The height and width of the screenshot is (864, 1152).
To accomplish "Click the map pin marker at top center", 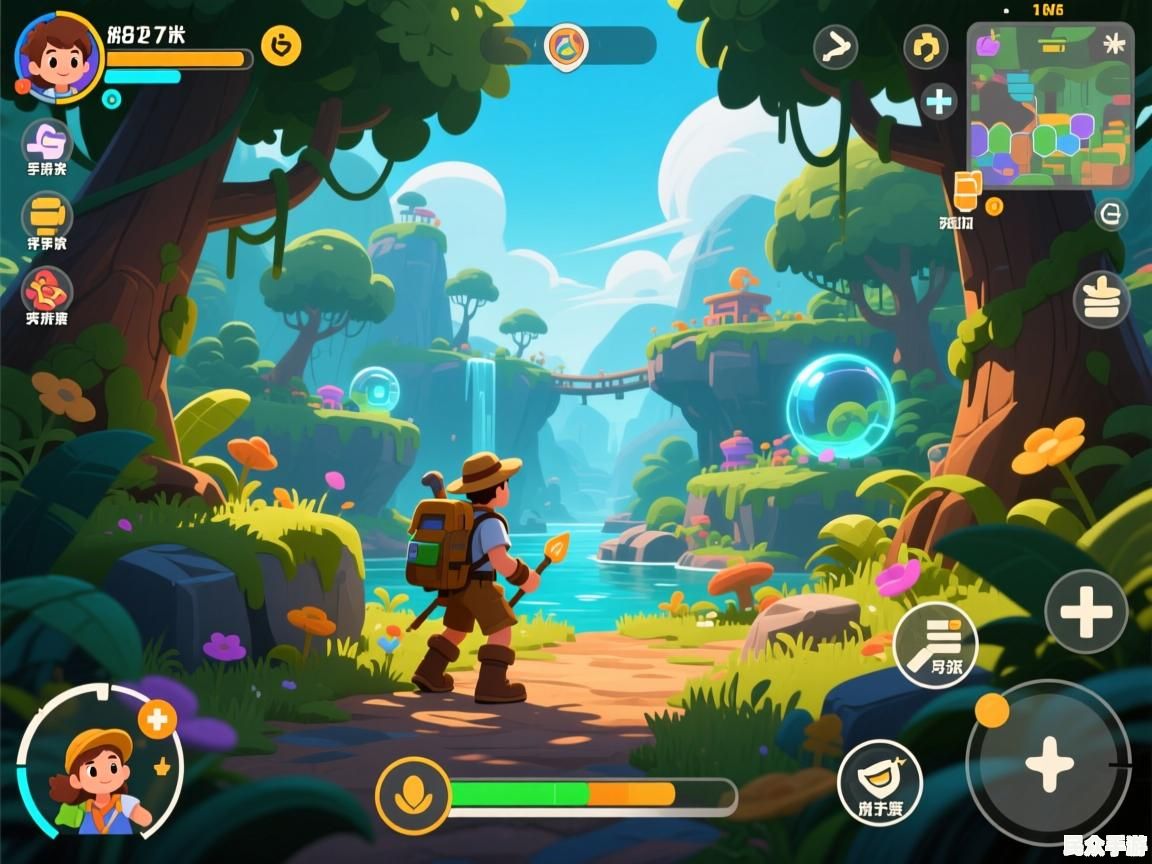I will click(x=567, y=46).
